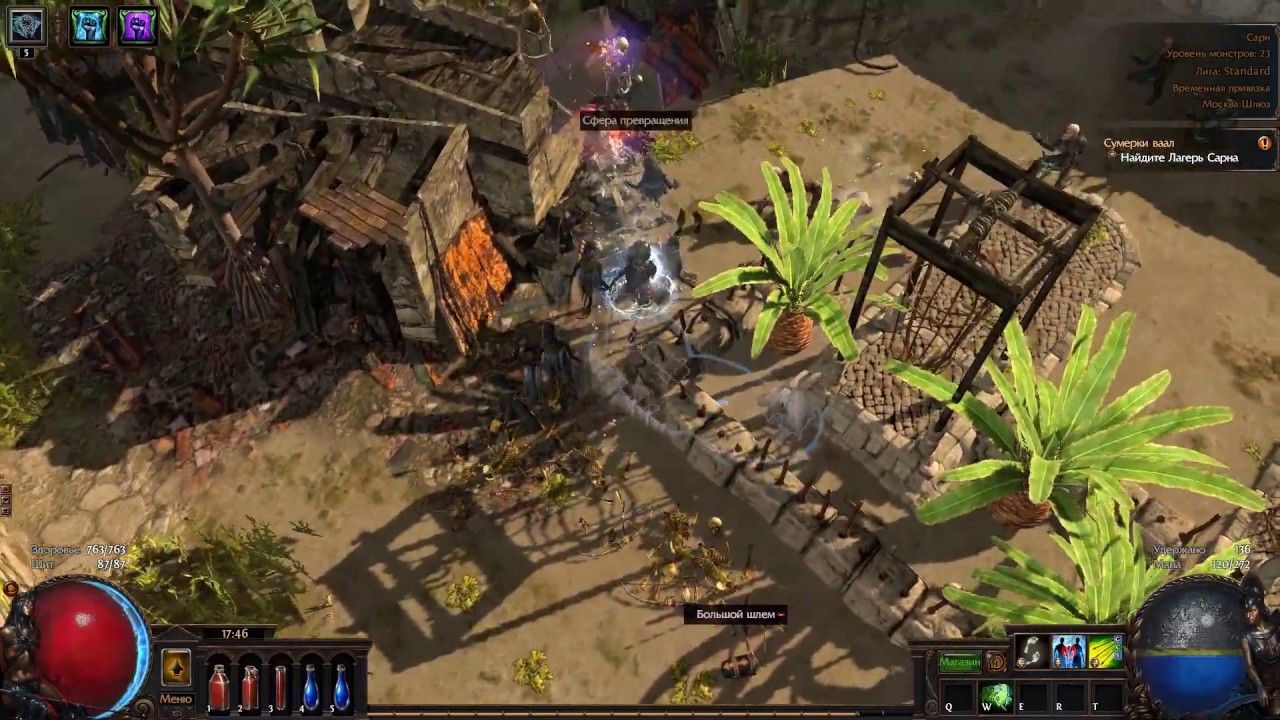
Task: Select the footprints move skill icon
Action: (x=1032, y=652)
